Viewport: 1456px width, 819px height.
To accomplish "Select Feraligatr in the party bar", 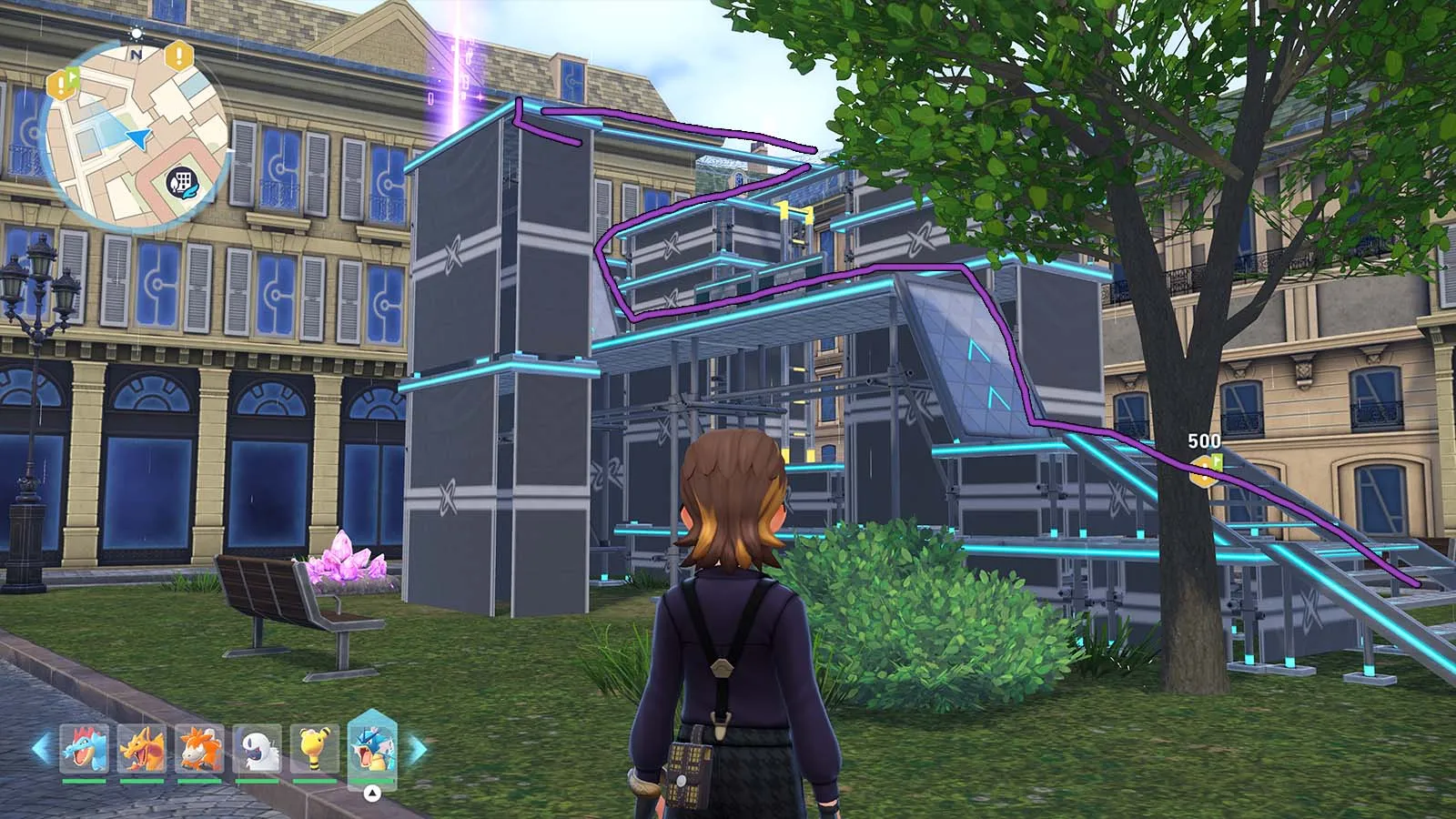I will (x=84, y=748).
